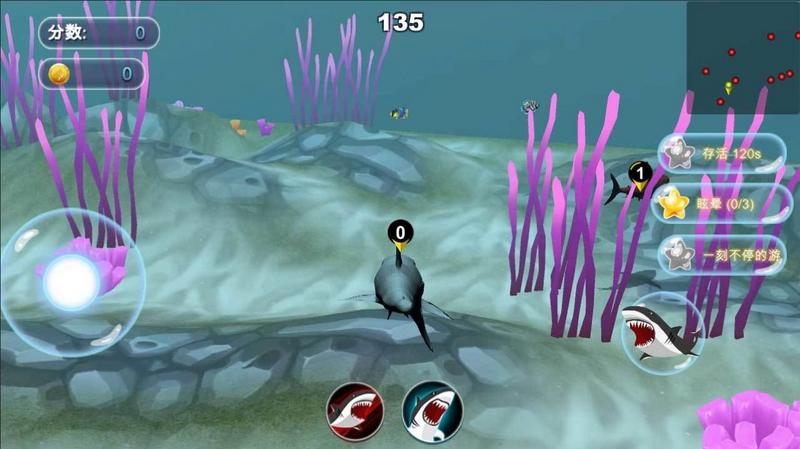Viewport: 800px width, 449px height.
Task: Tap the glowing virtual joystick orb
Action: (72, 281)
